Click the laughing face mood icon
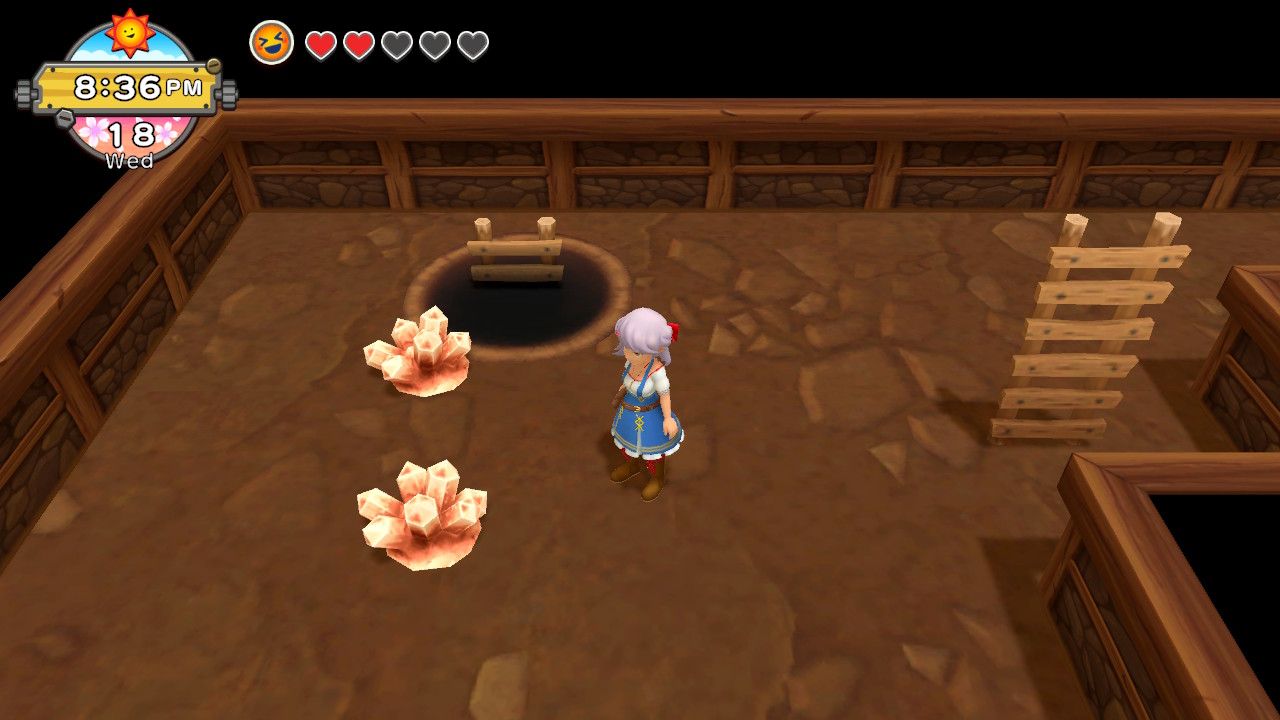The height and width of the screenshot is (720, 1280). coord(271,43)
